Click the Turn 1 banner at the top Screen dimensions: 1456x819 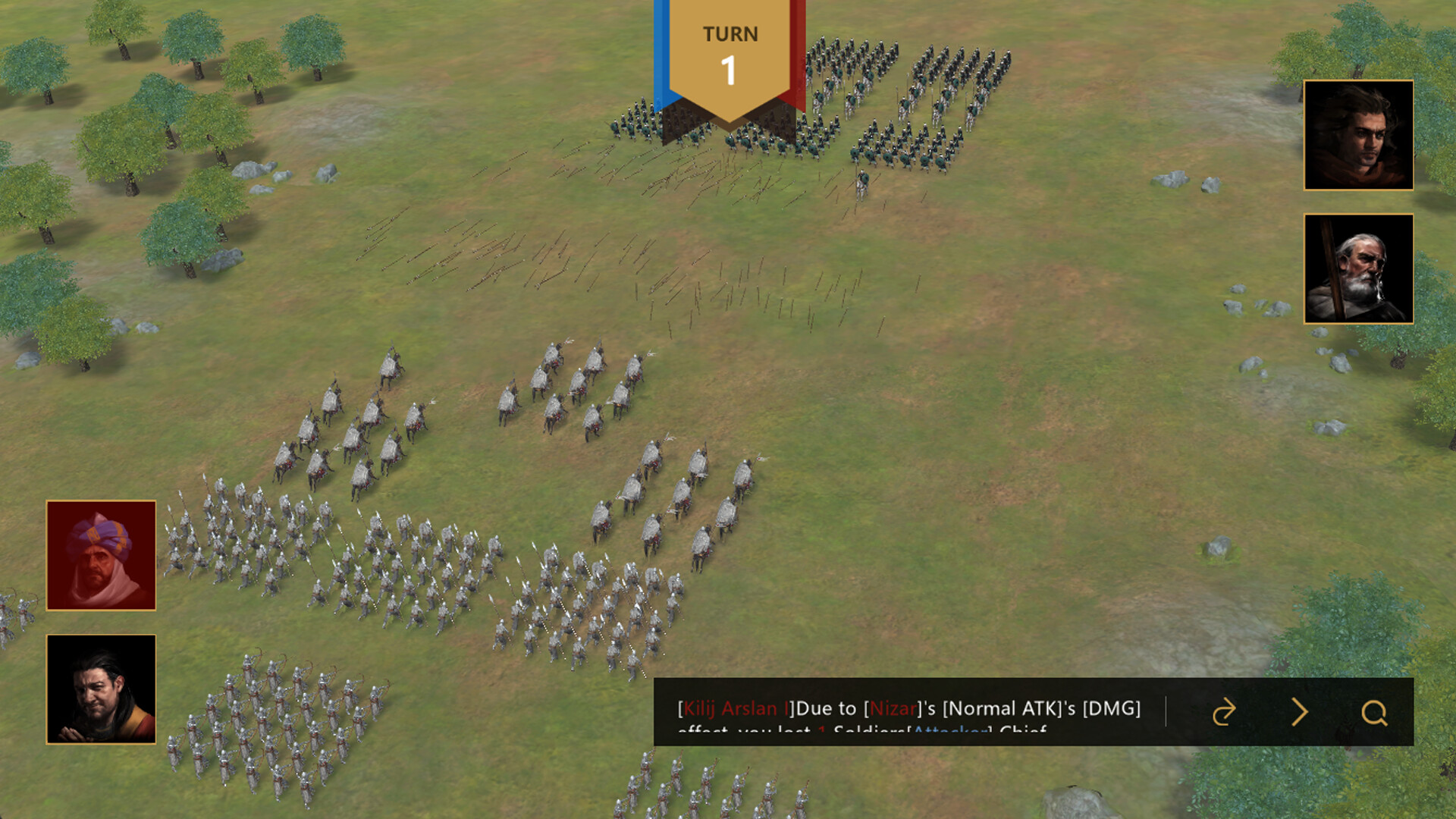(730, 57)
